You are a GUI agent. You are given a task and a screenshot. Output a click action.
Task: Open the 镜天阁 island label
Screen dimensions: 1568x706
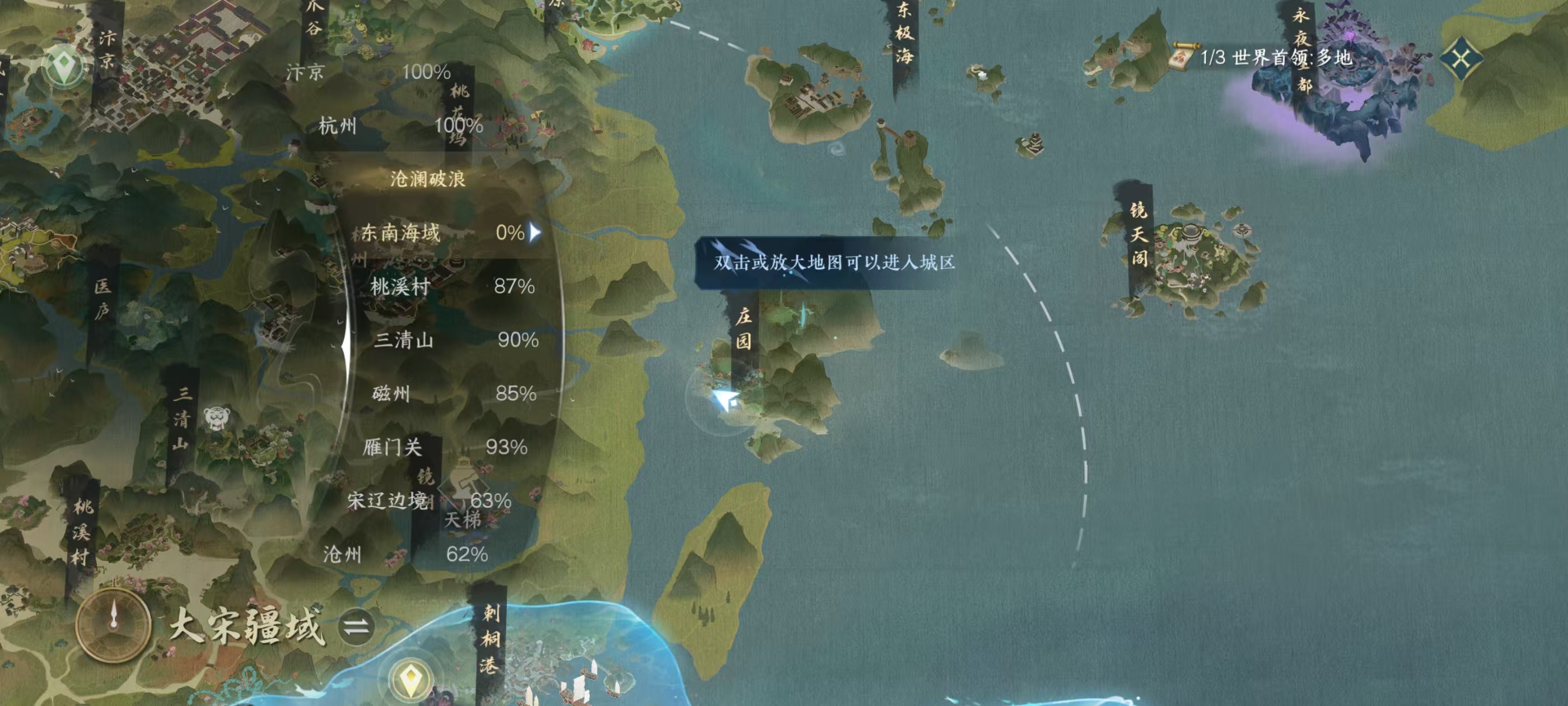click(1139, 235)
